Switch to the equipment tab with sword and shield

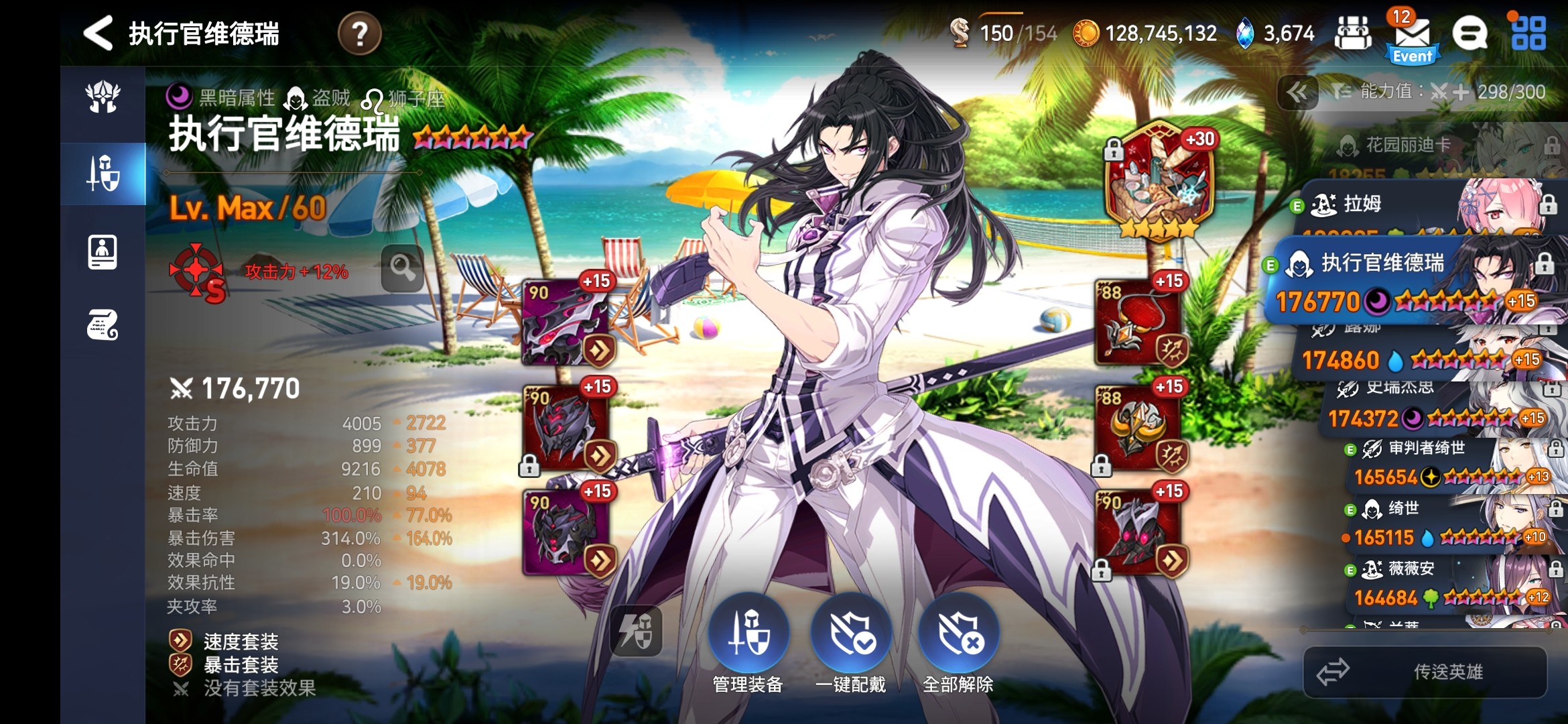pos(103,173)
